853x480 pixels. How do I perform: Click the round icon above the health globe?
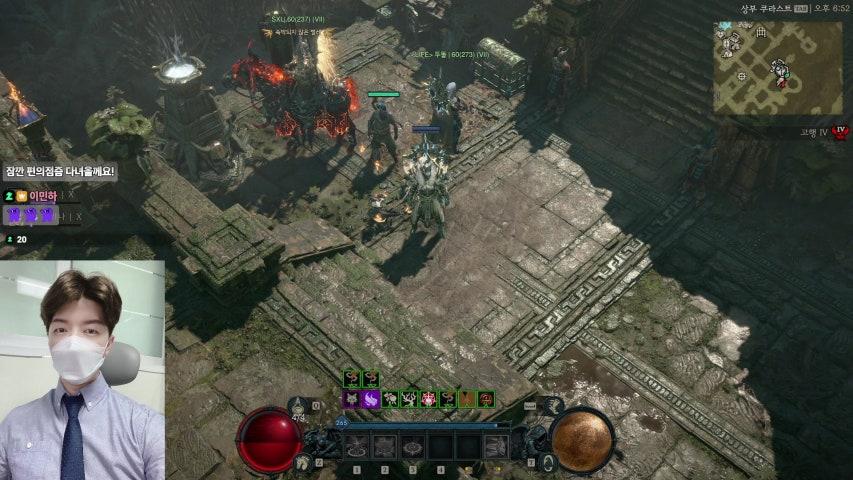[299, 406]
